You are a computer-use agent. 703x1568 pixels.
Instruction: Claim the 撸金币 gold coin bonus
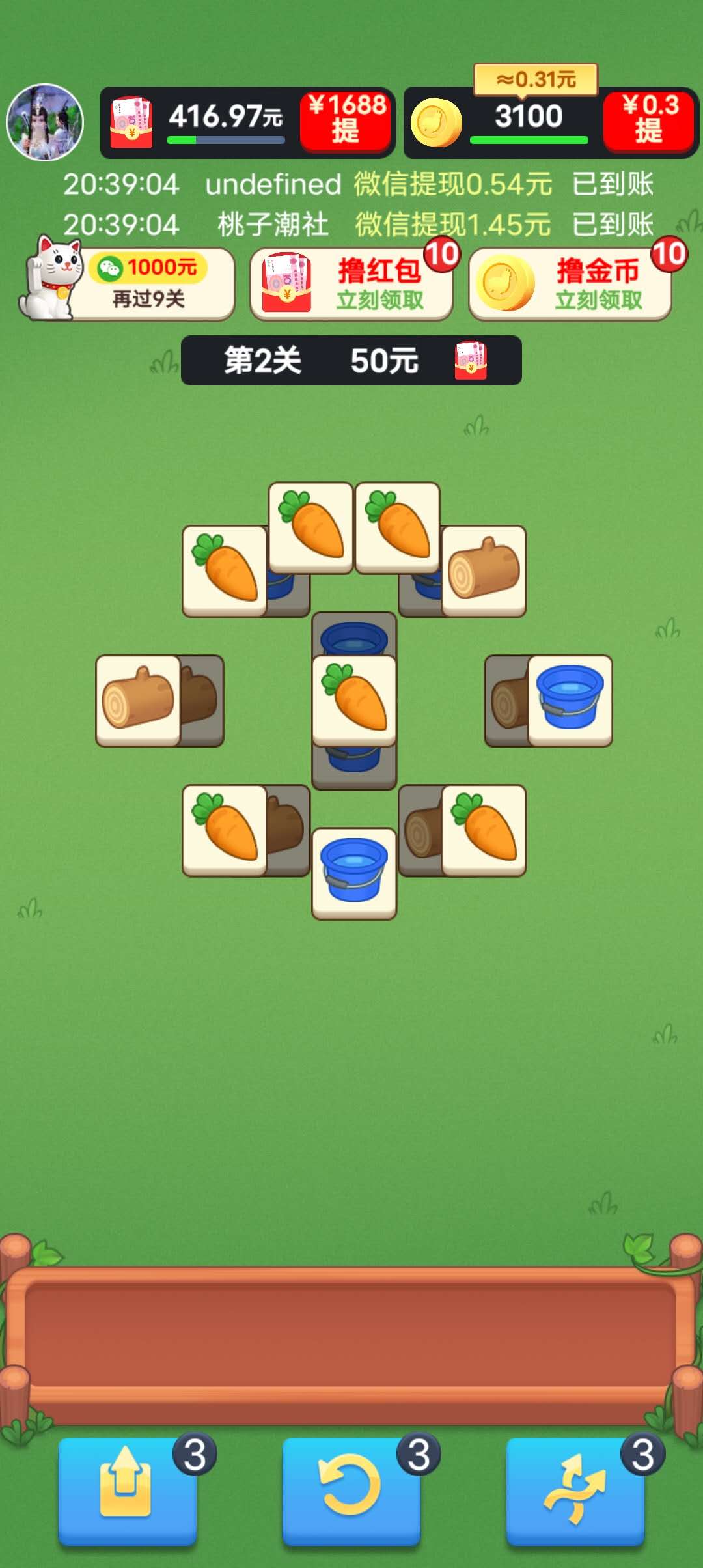[x=570, y=285]
